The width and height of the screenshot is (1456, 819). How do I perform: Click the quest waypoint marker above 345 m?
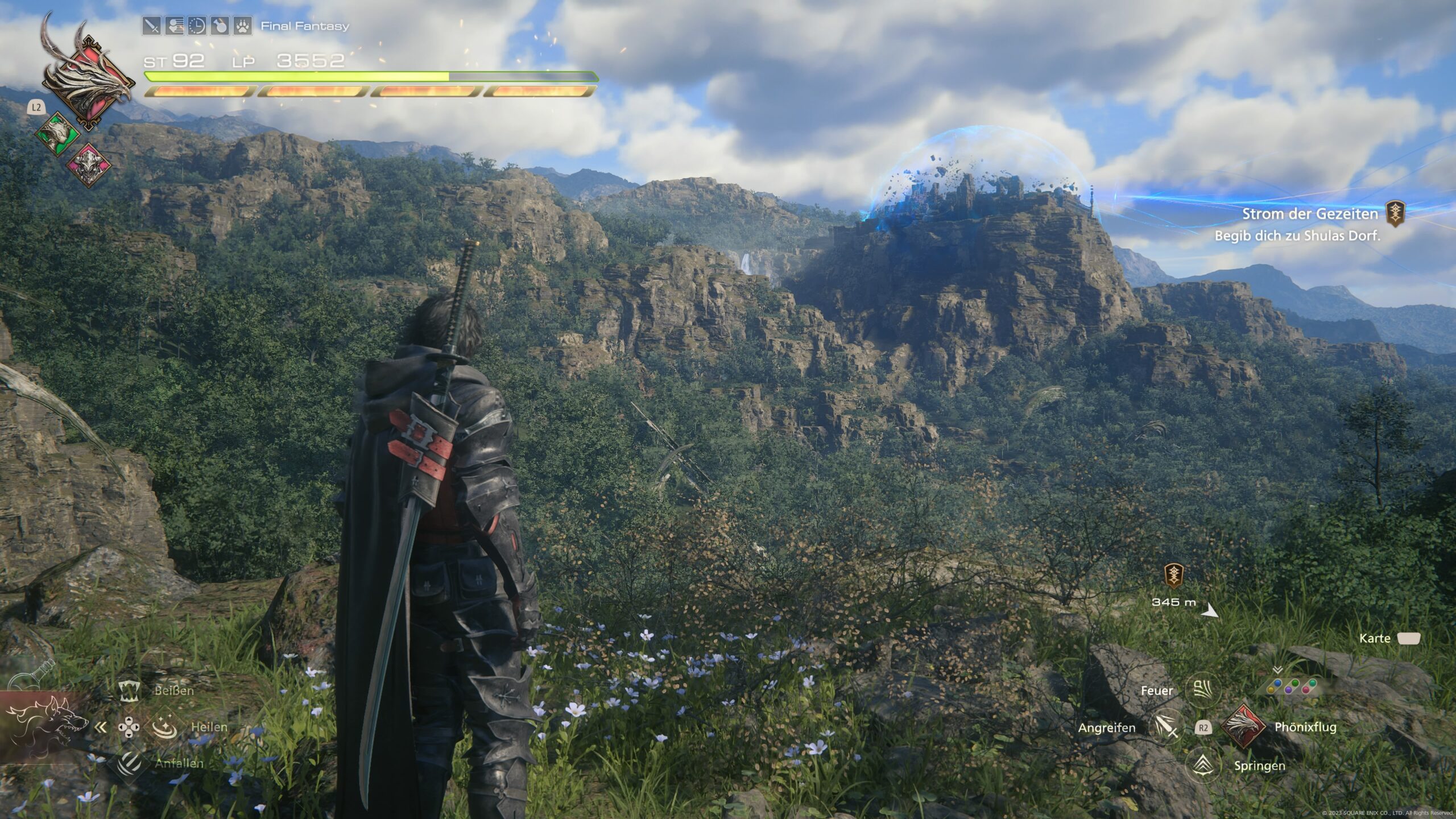click(x=1173, y=575)
